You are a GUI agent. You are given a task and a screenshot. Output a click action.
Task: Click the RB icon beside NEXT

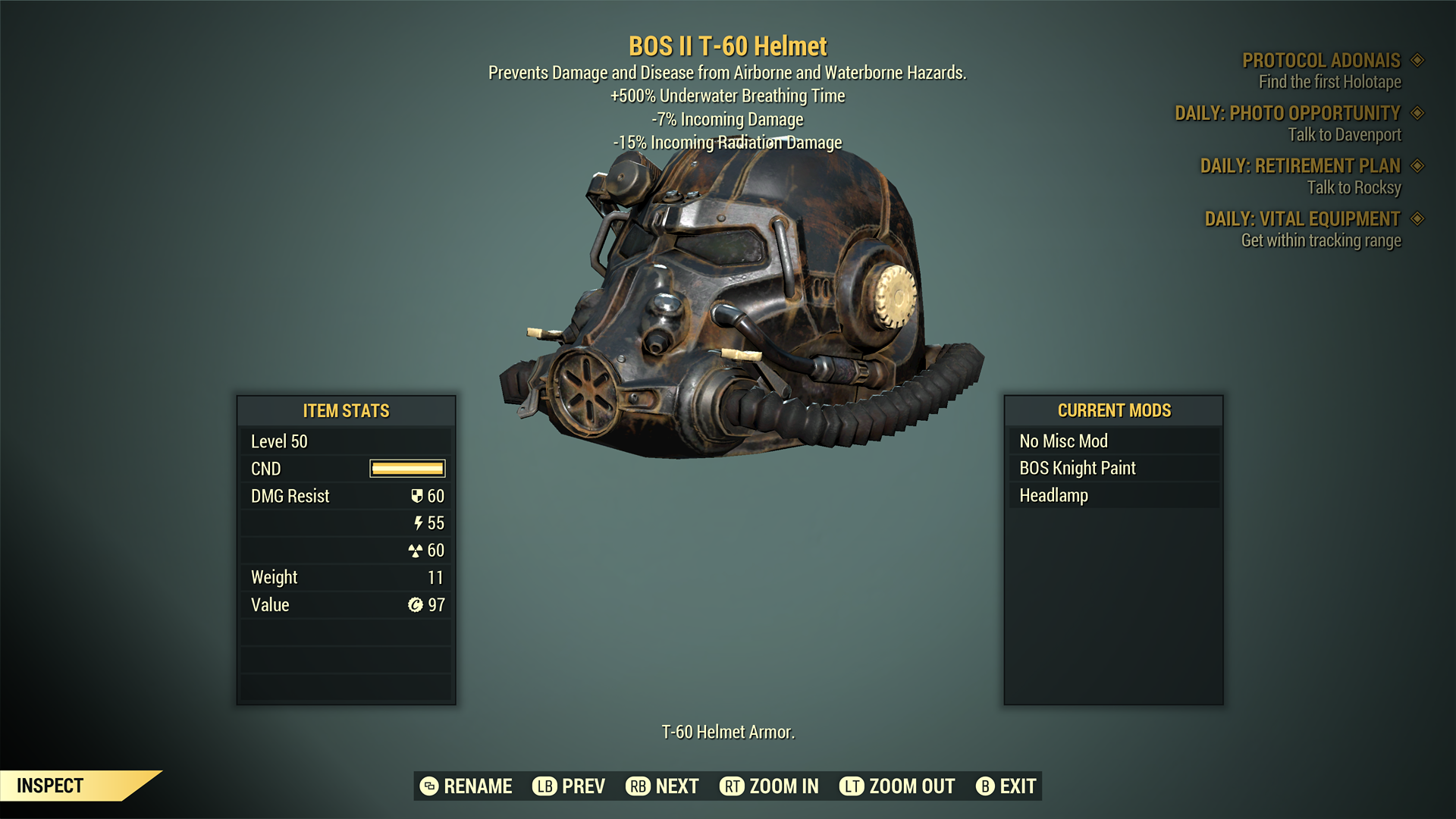636,786
